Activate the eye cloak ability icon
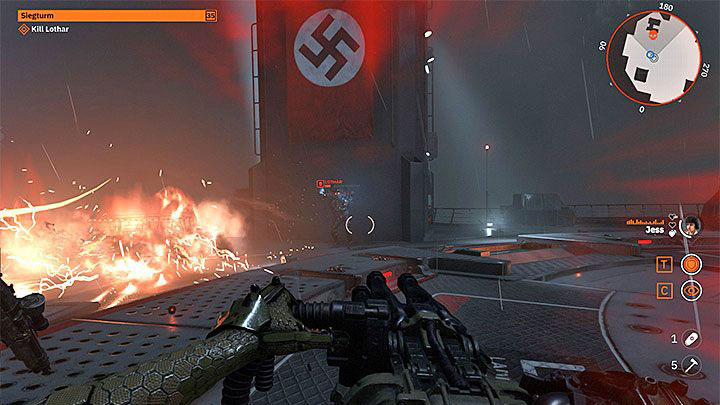Viewport: 720px width, 405px height. [691, 291]
